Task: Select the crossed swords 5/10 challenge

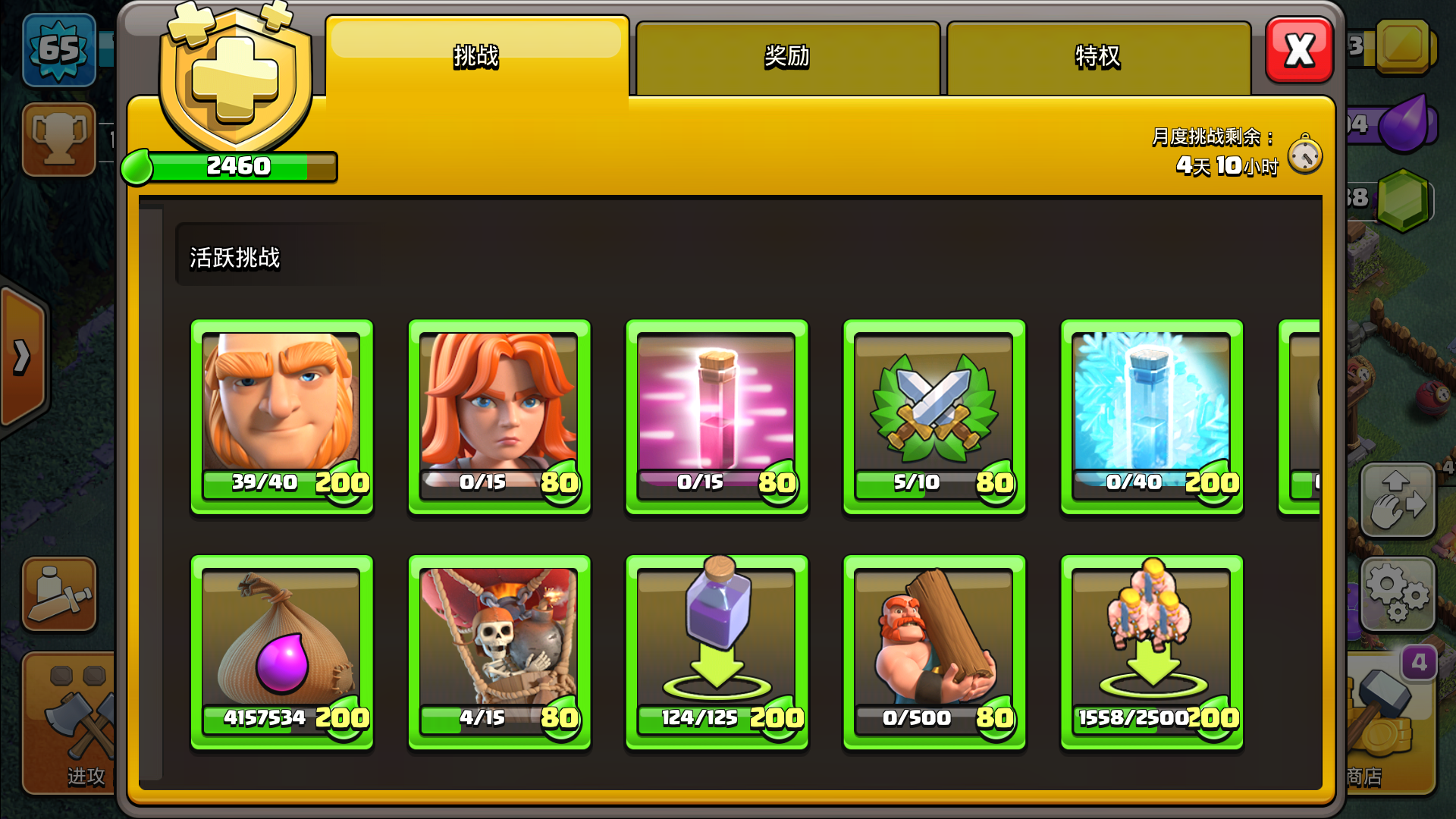Action: pyautogui.click(x=934, y=416)
